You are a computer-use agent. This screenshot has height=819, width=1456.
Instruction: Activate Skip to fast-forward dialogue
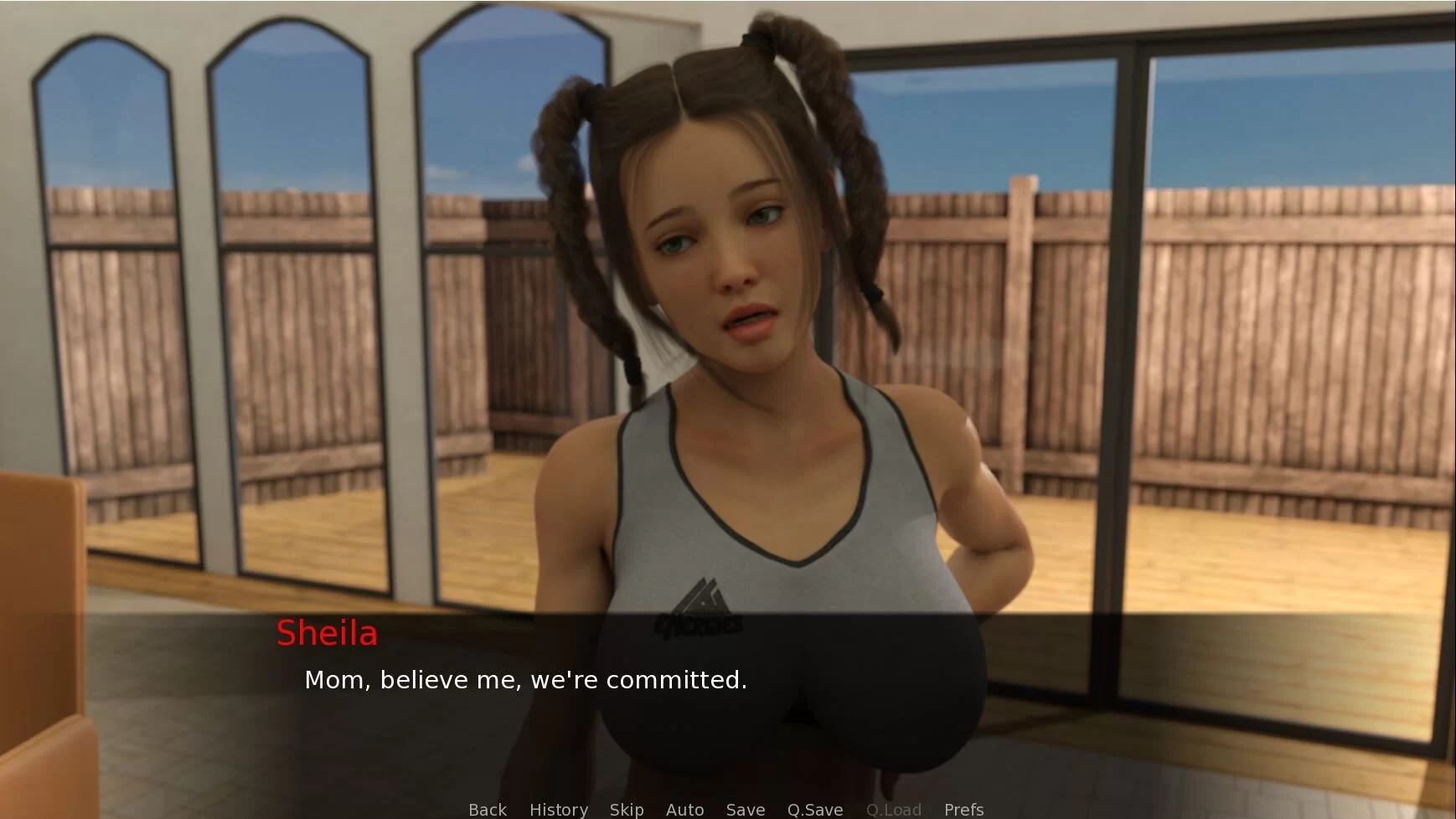tap(626, 810)
